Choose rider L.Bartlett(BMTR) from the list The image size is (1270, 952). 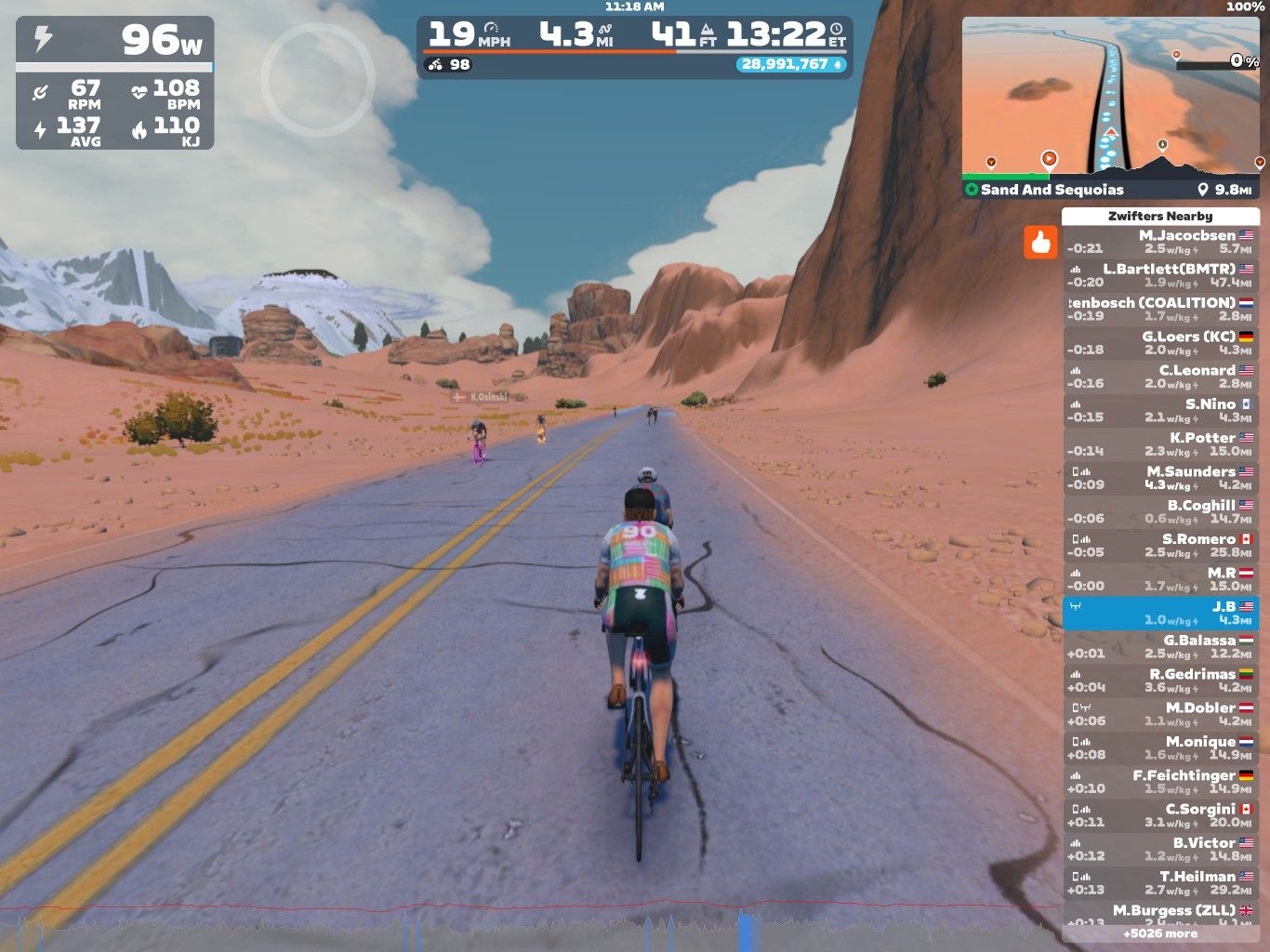coord(1160,275)
